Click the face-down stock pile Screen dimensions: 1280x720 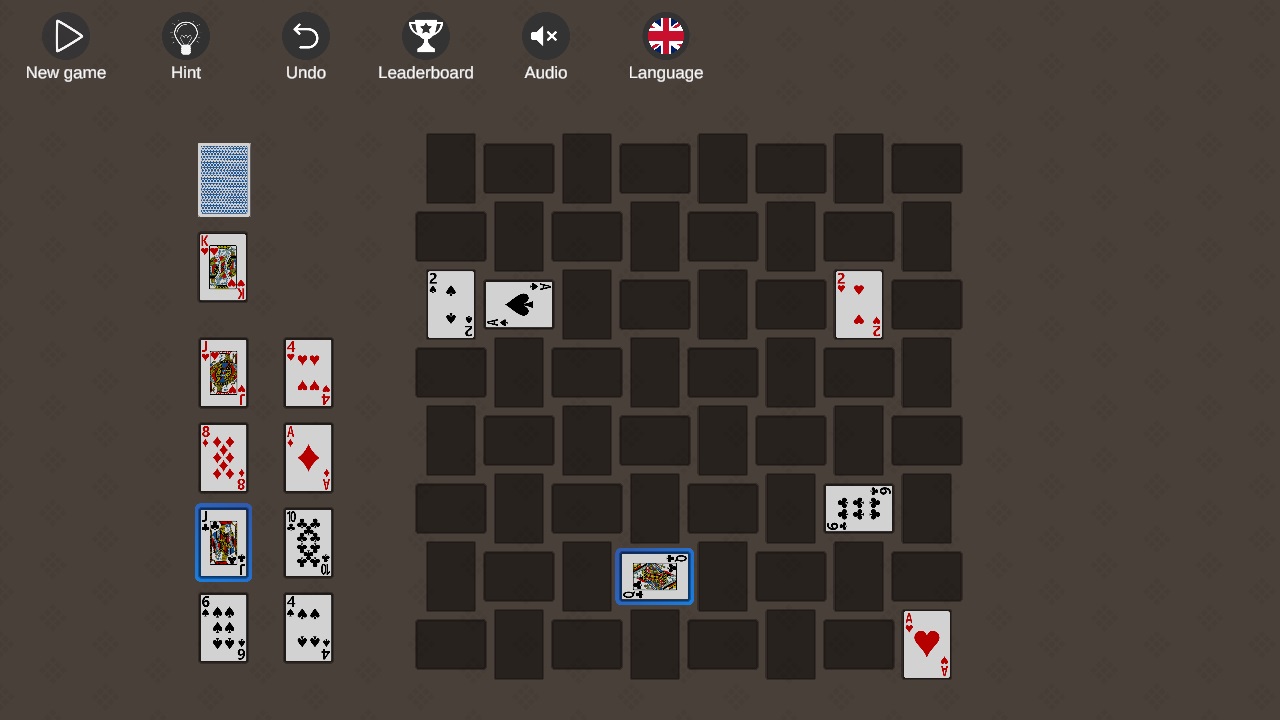(x=223, y=180)
